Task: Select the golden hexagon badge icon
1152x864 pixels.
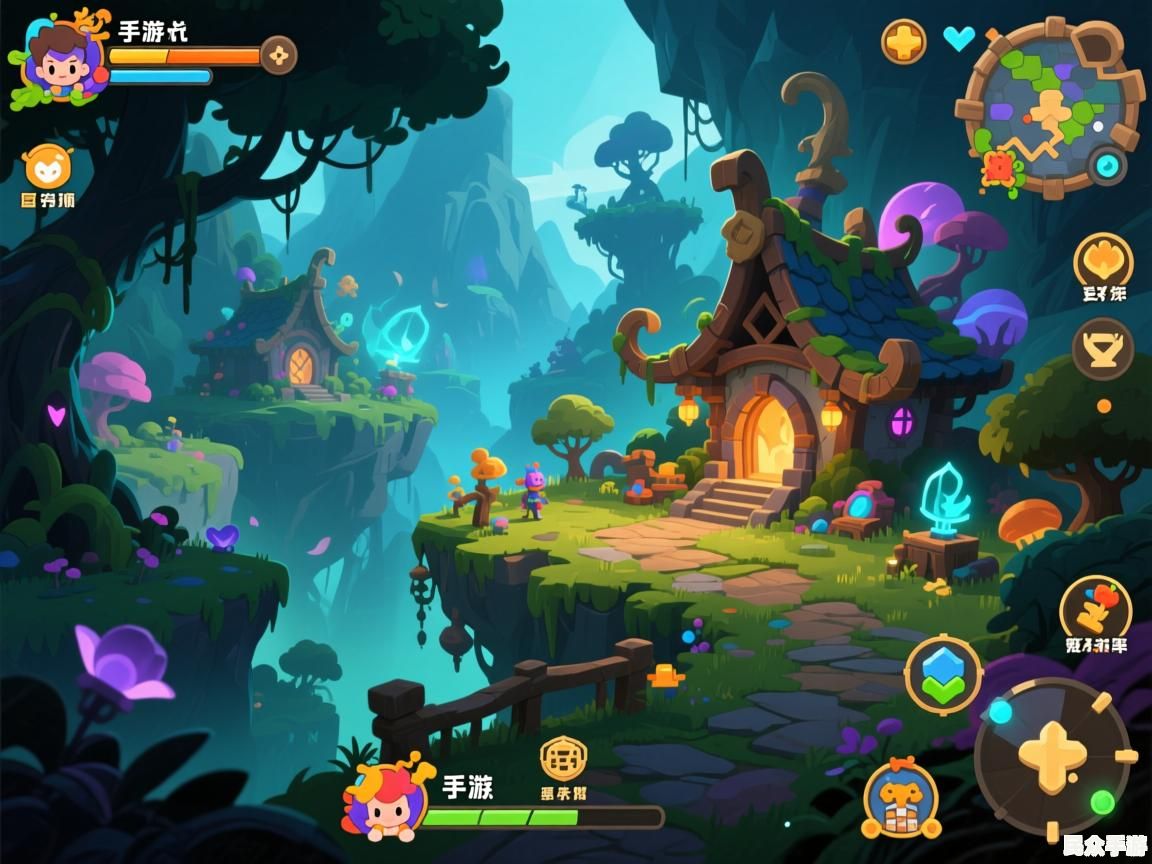Action: point(564,760)
